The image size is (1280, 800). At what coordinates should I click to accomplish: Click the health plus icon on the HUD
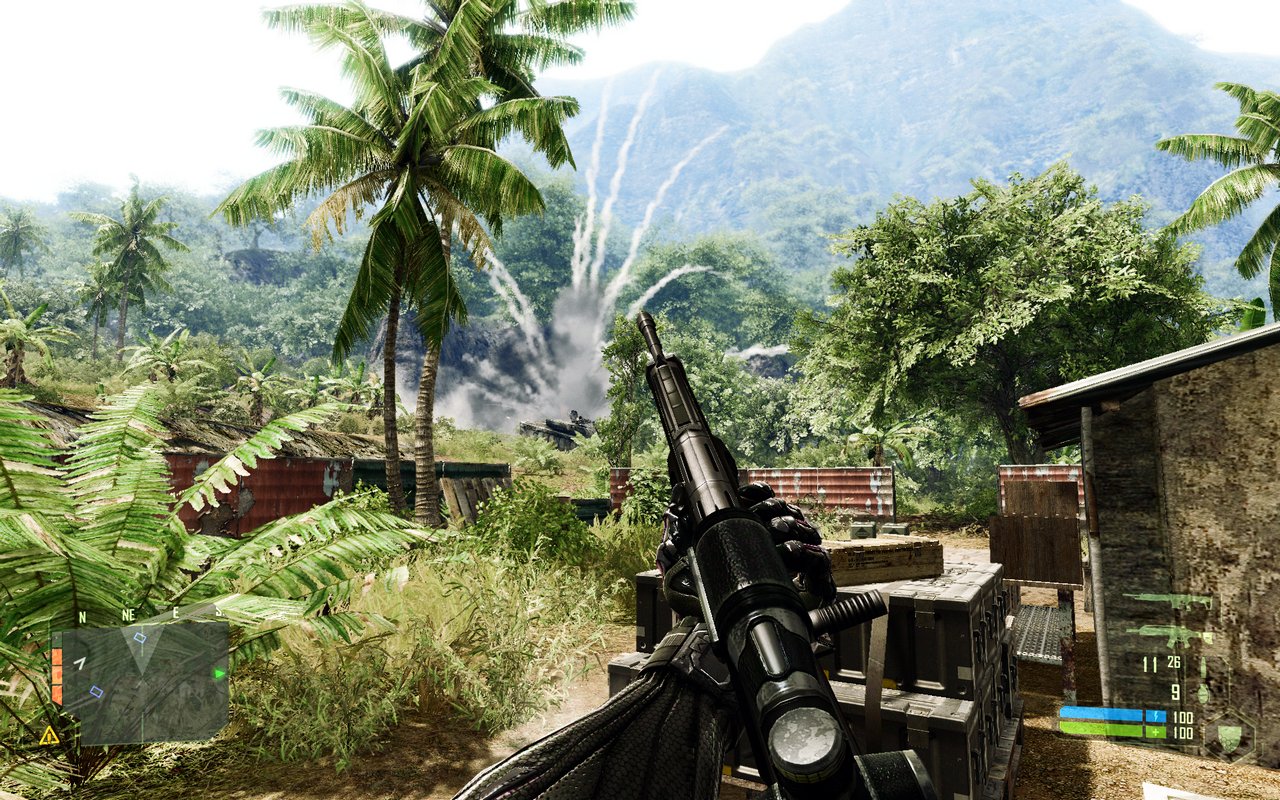click(x=1155, y=731)
